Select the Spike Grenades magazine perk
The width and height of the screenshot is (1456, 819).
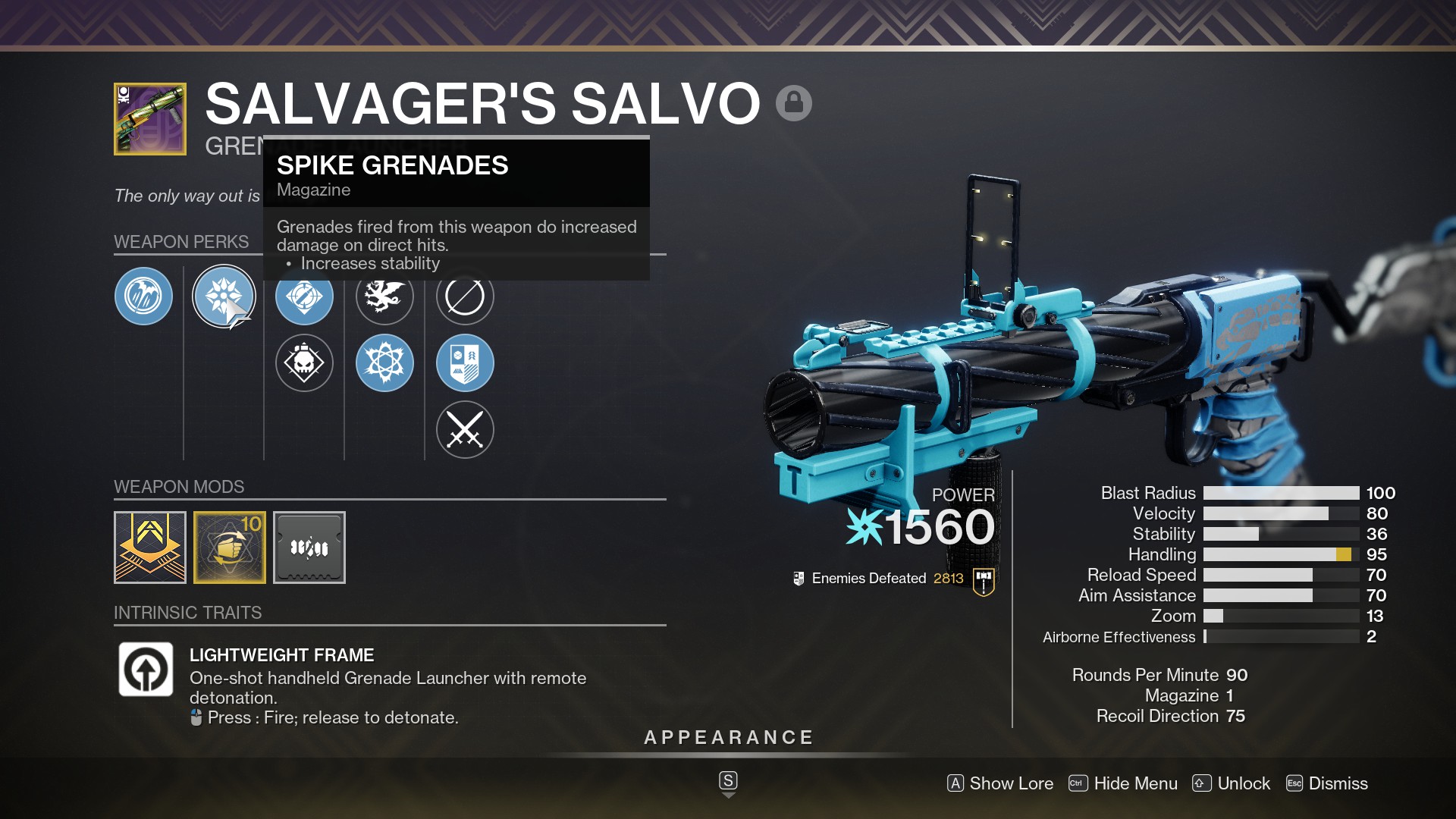(x=224, y=297)
